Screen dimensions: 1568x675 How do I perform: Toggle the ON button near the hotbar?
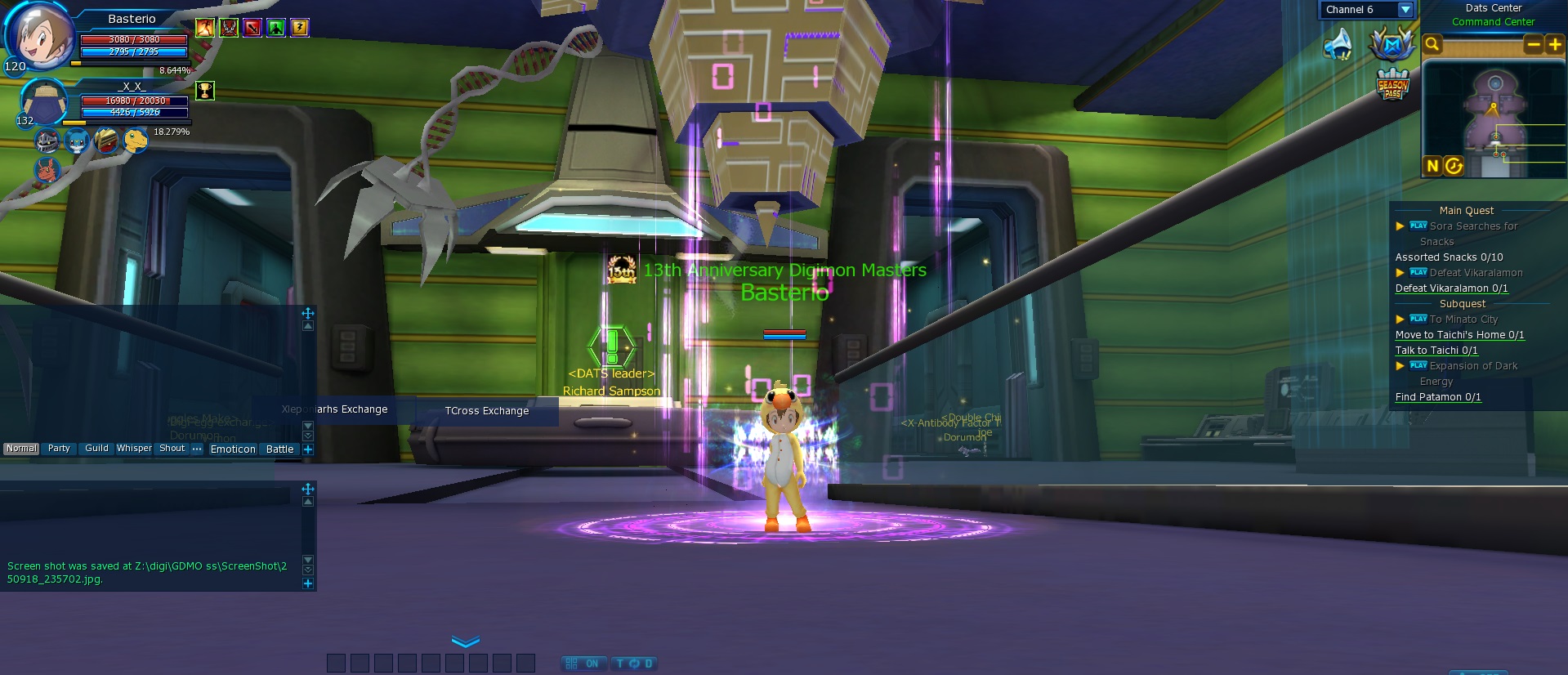point(584,664)
